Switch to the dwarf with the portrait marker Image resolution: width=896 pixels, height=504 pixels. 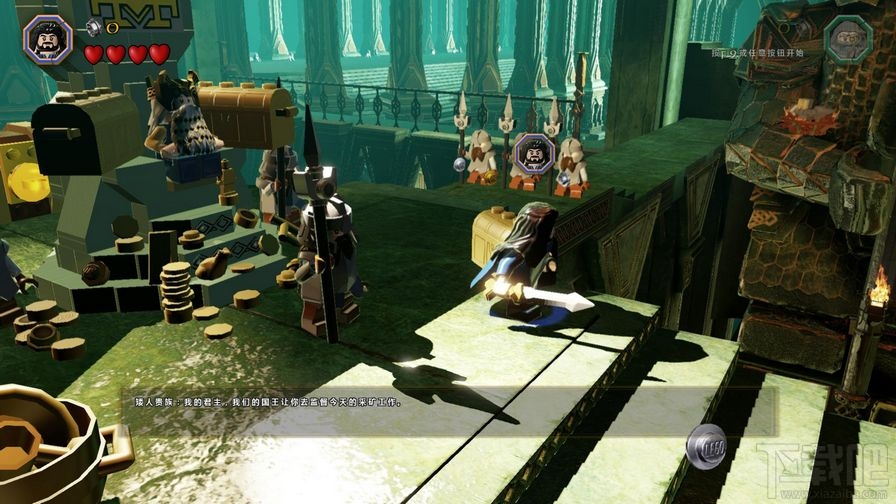(535, 153)
